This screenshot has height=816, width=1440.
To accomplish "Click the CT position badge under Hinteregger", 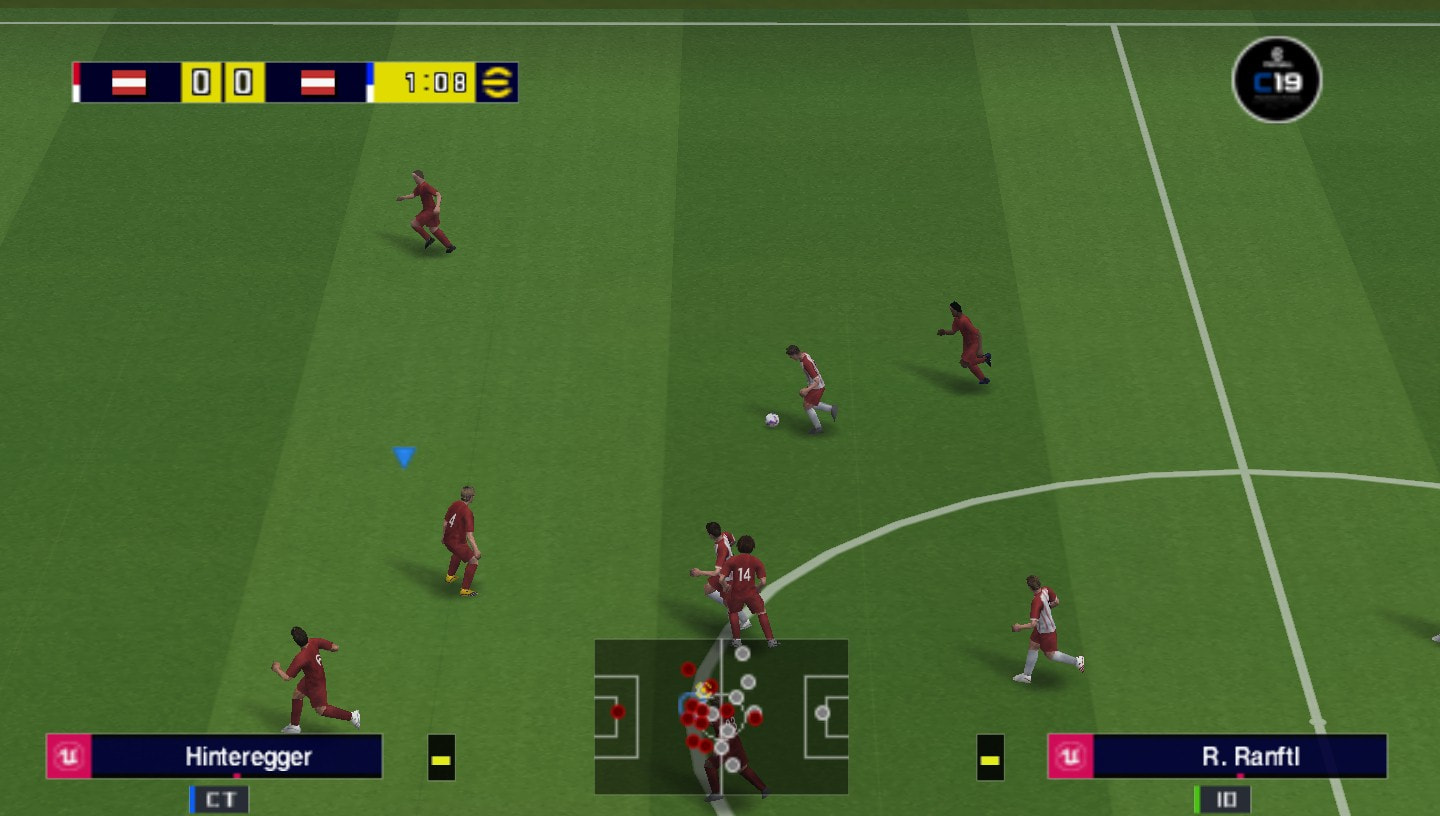I will (219, 799).
